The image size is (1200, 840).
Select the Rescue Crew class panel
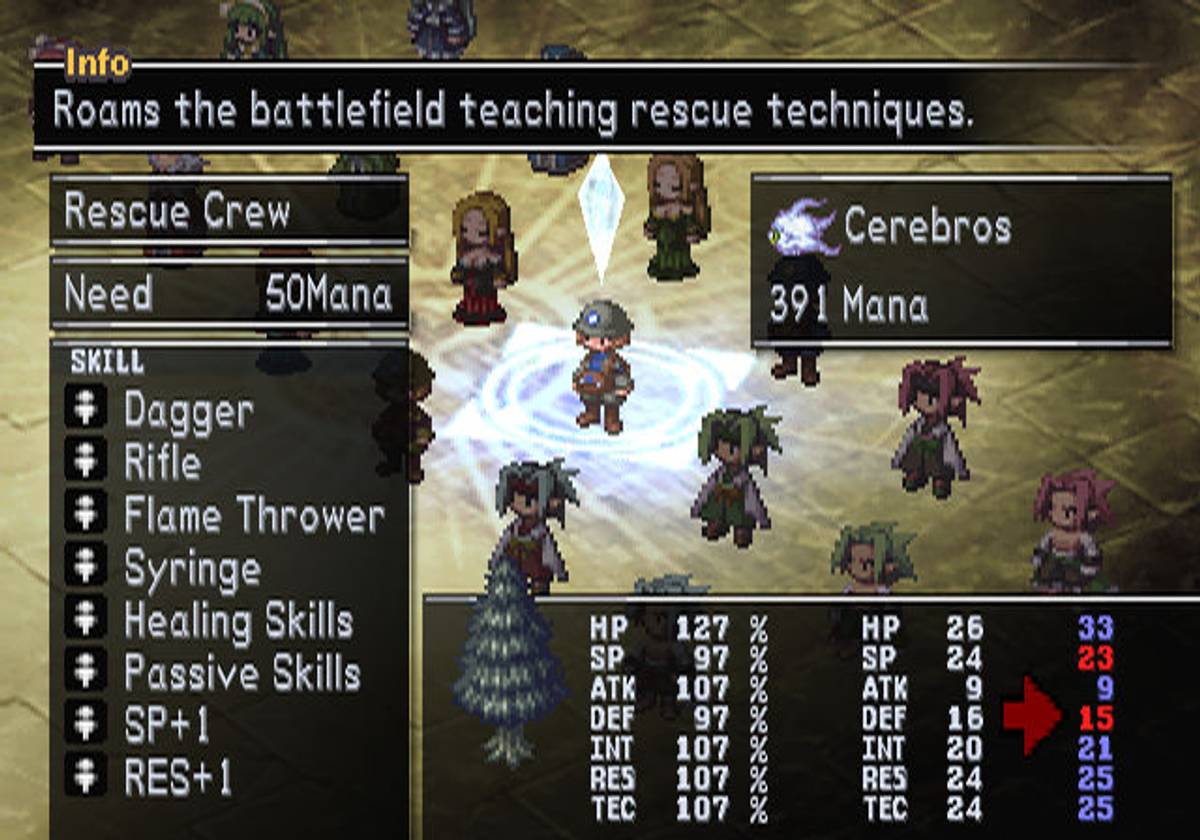pos(229,211)
